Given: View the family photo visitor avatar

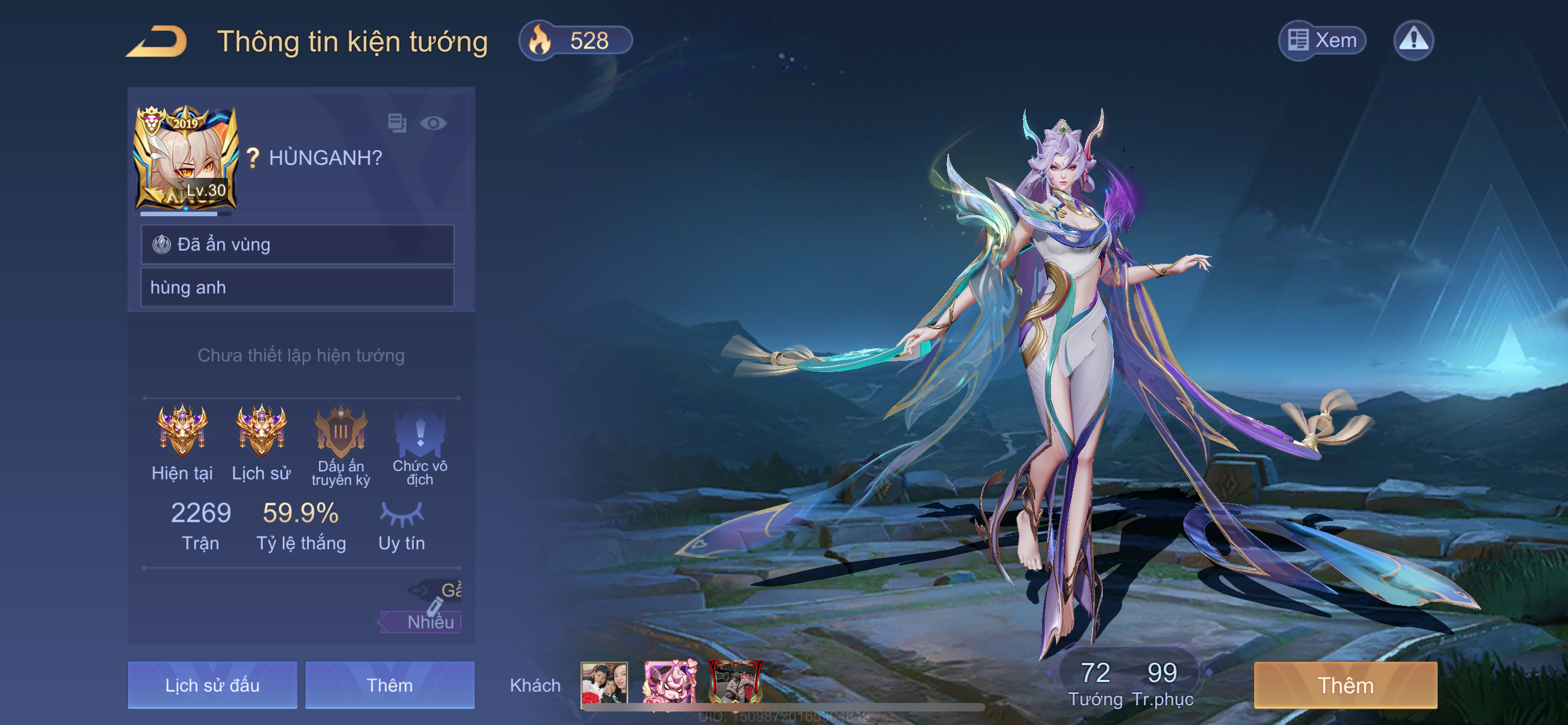Looking at the screenshot, I should (x=604, y=683).
